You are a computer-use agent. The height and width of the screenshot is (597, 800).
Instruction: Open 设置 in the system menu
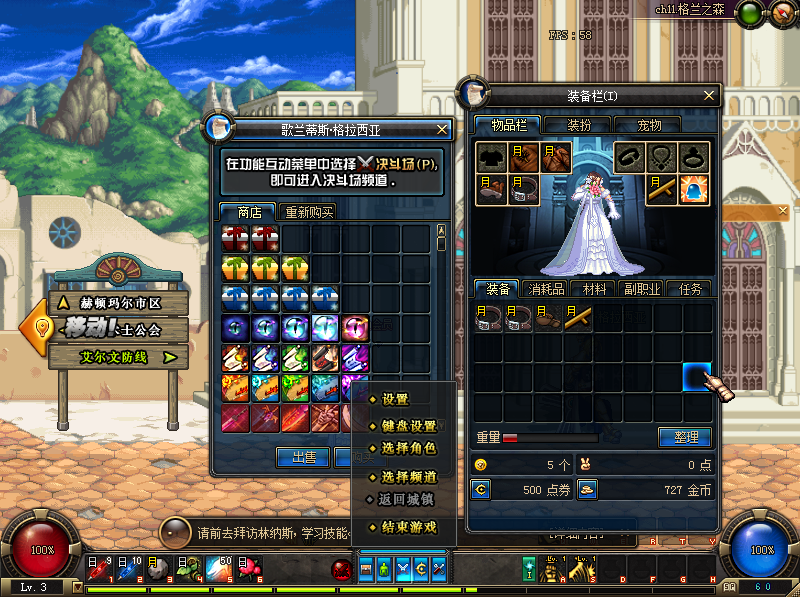pyautogui.click(x=395, y=399)
